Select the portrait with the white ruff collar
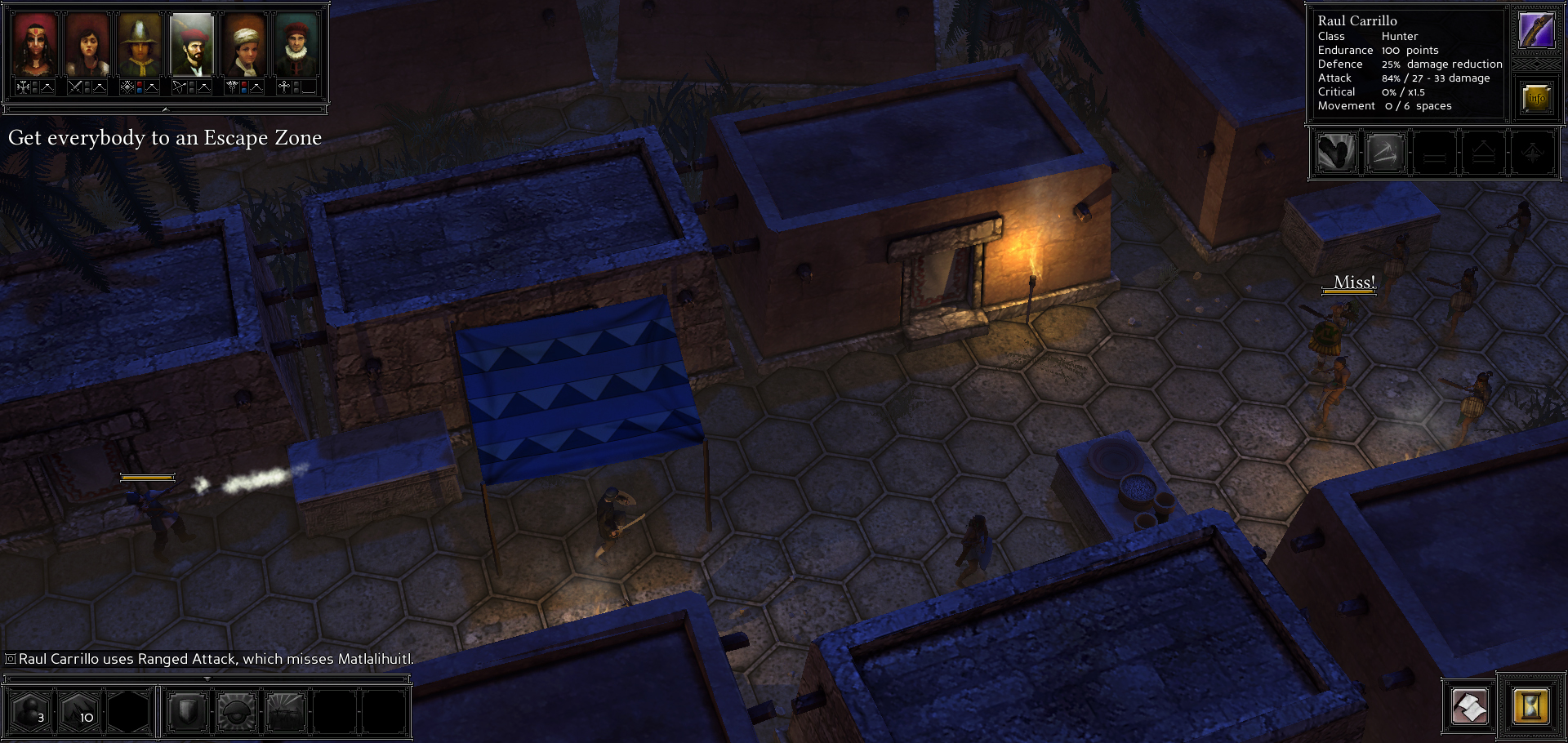The height and width of the screenshot is (743, 1568). point(296,46)
